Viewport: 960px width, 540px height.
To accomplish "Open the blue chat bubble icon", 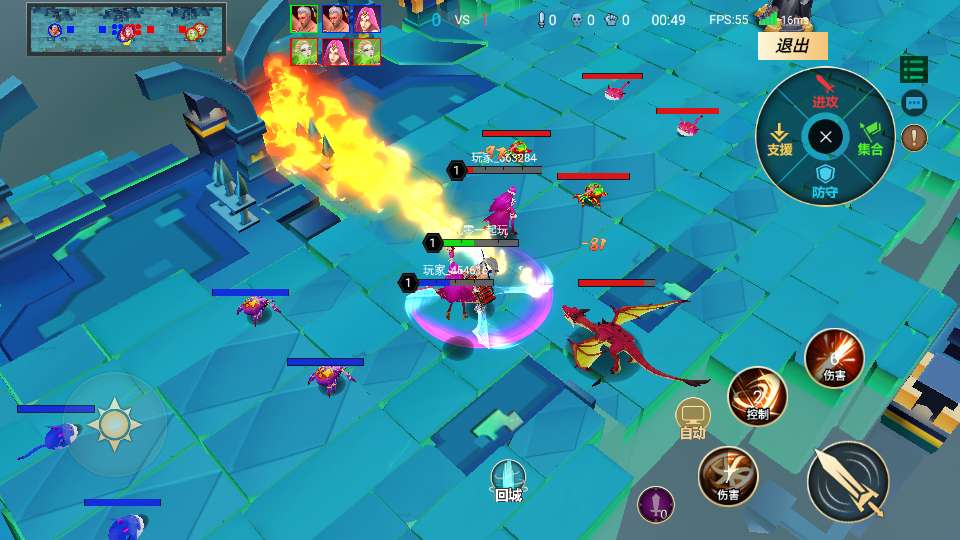I will click(x=914, y=102).
